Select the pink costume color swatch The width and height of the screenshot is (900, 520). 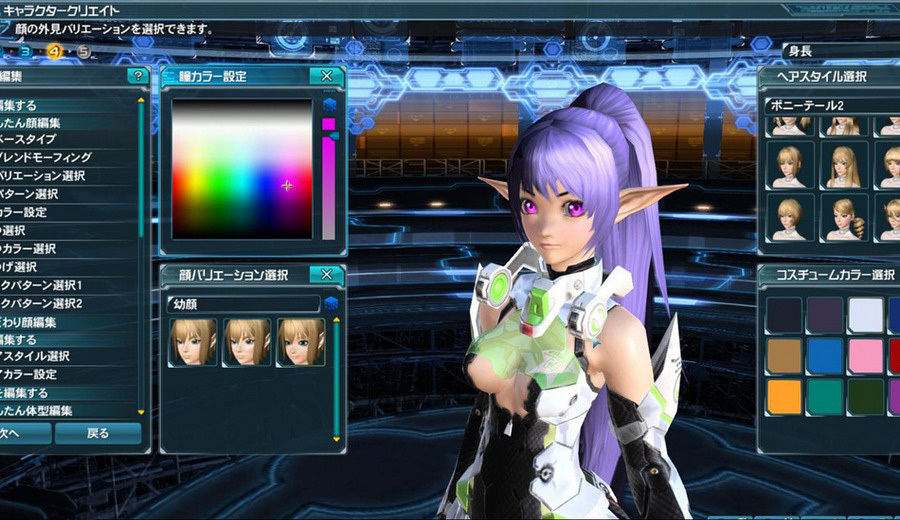click(x=866, y=355)
